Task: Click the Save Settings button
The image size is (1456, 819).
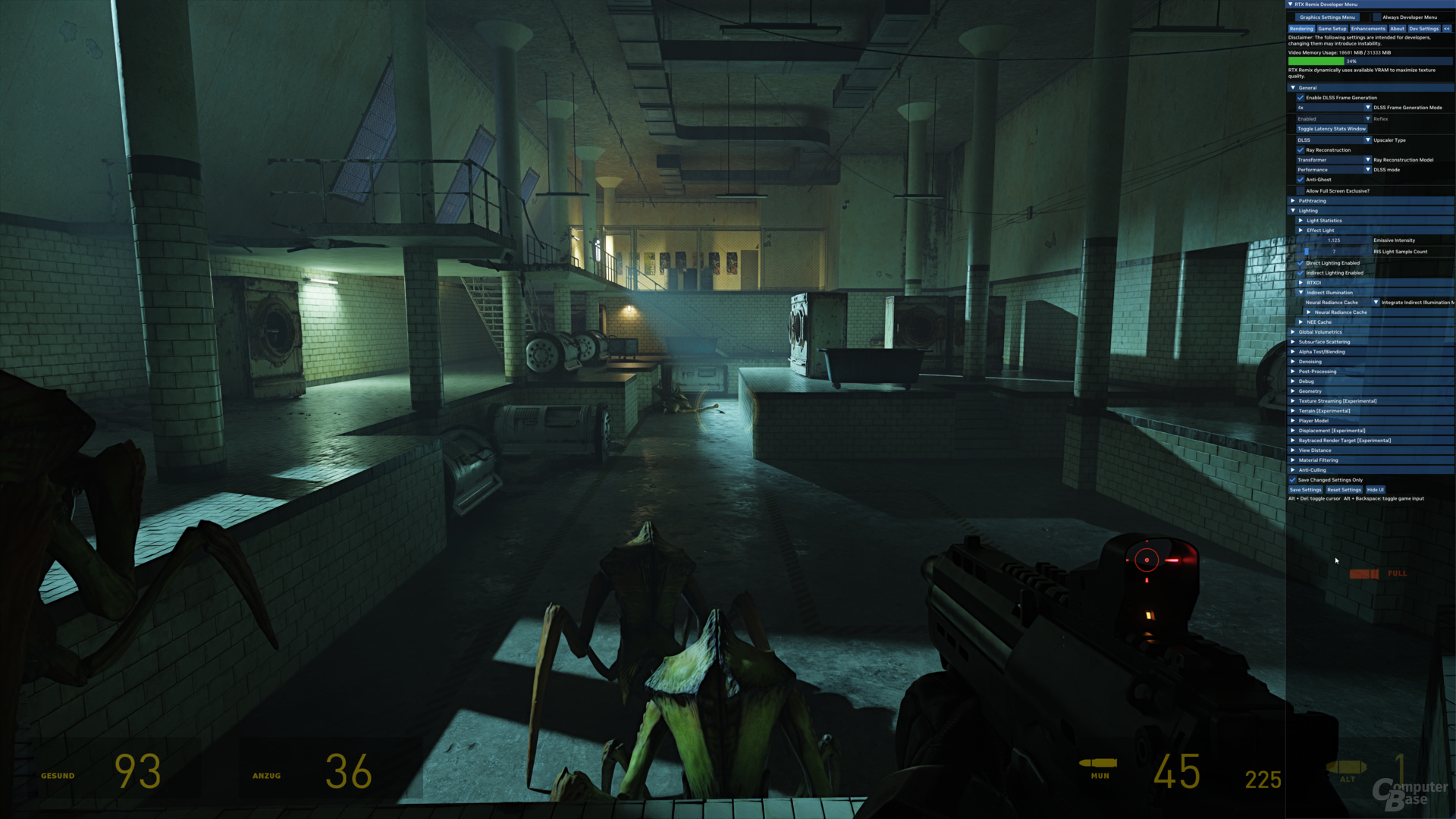Action: click(1305, 490)
